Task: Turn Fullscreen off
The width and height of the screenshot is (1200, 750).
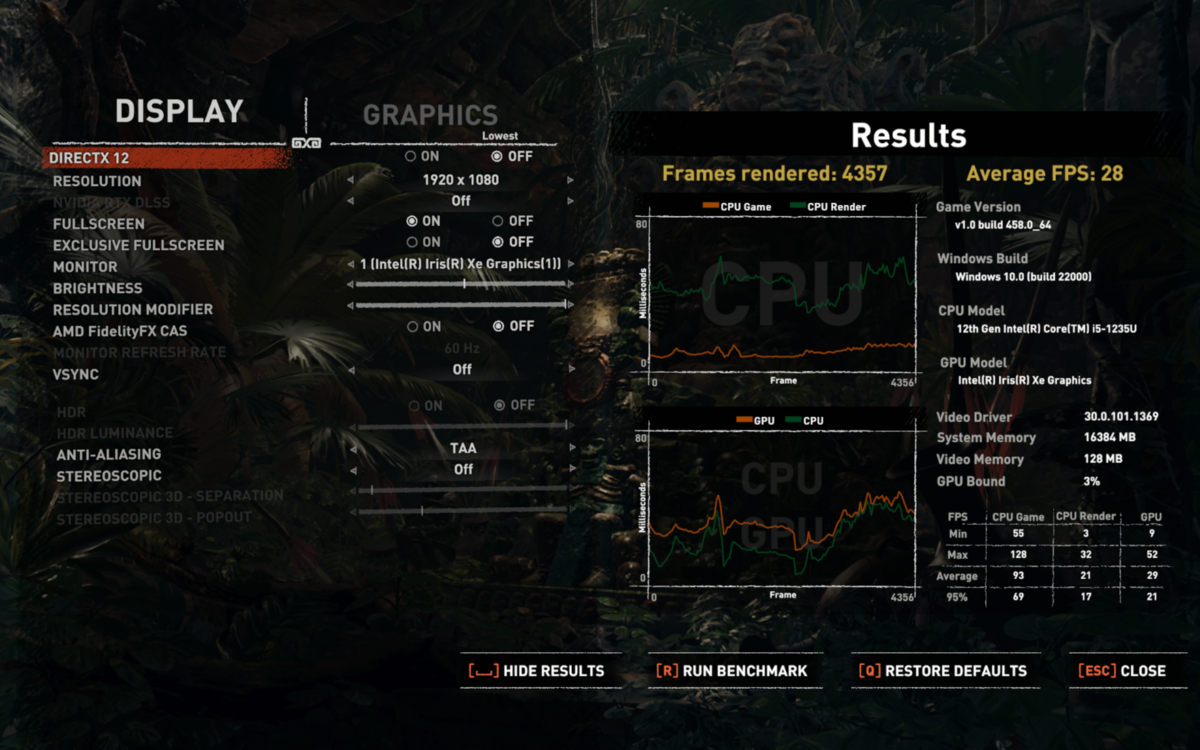Action: (x=497, y=221)
